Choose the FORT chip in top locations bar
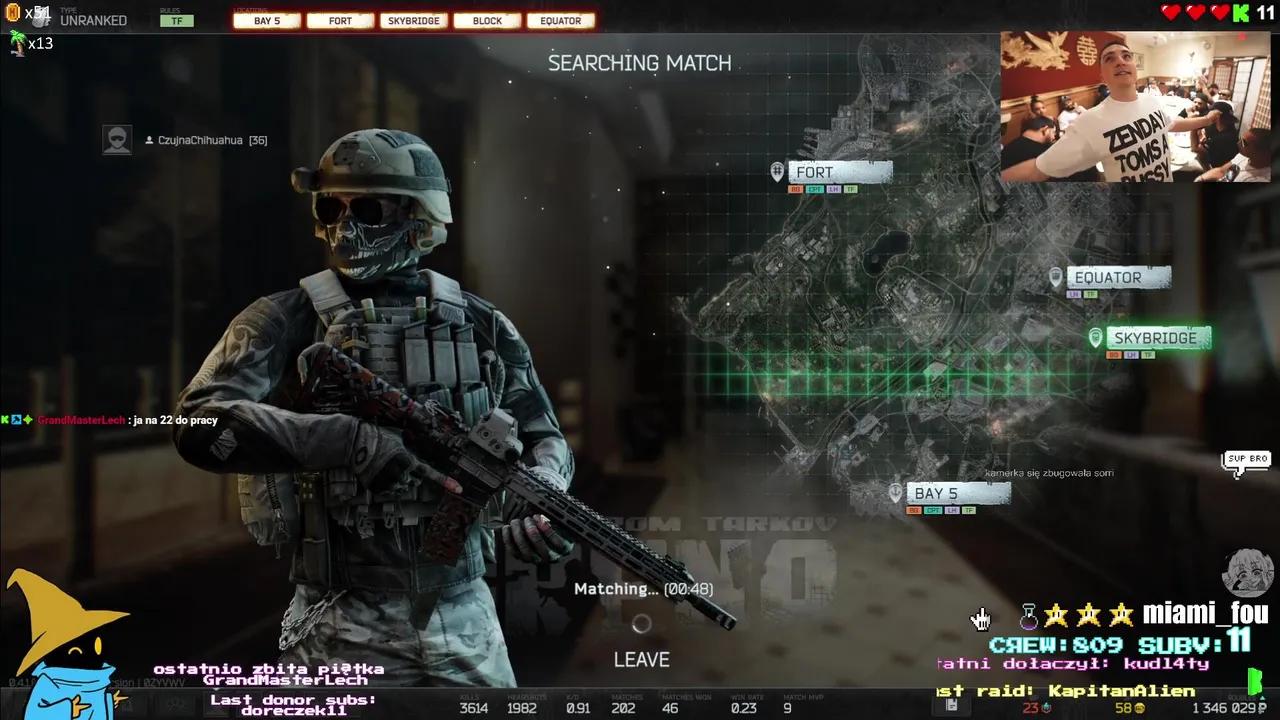 pos(340,21)
